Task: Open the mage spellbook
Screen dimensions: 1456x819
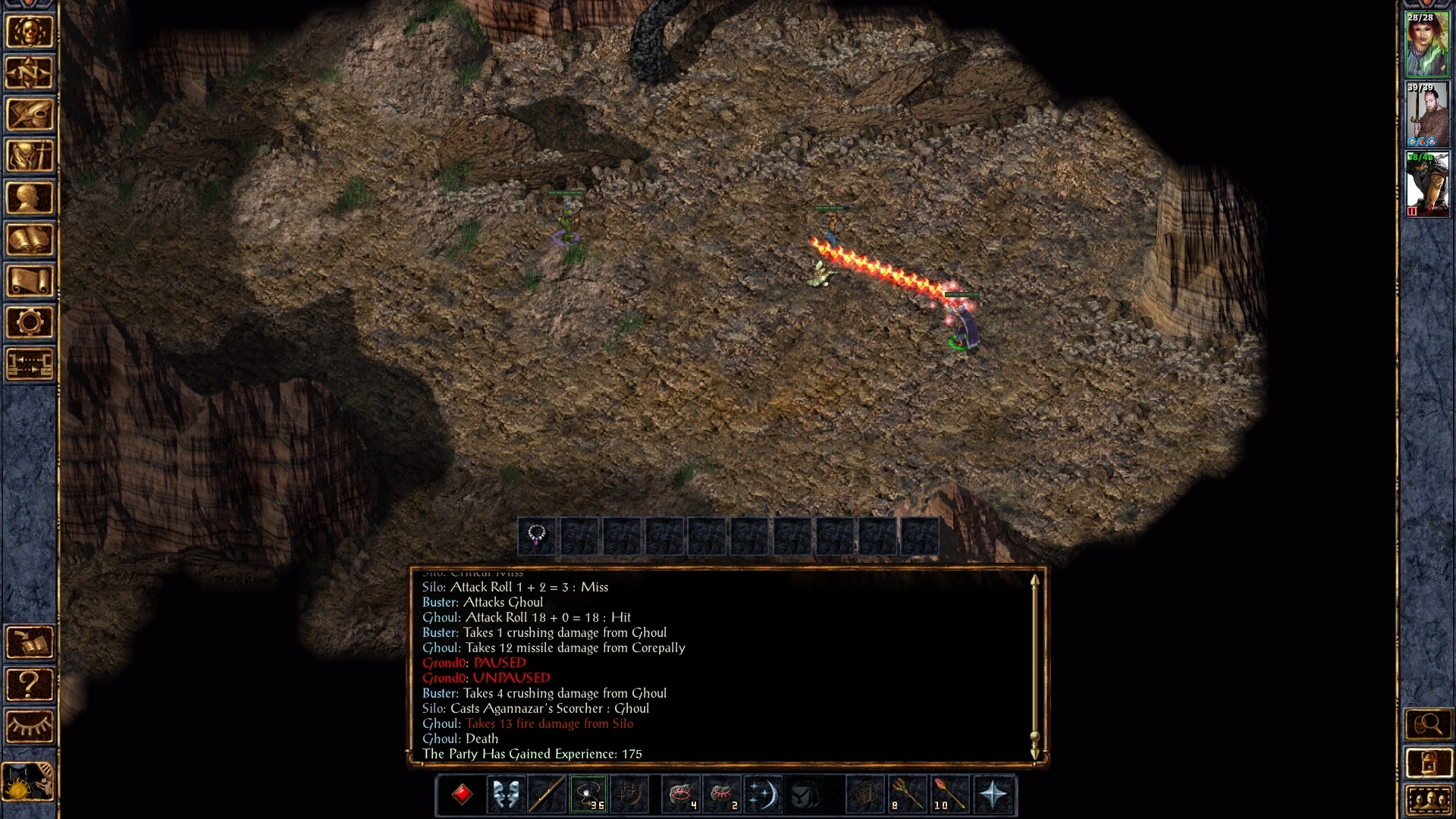Action: click(x=30, y=240)
